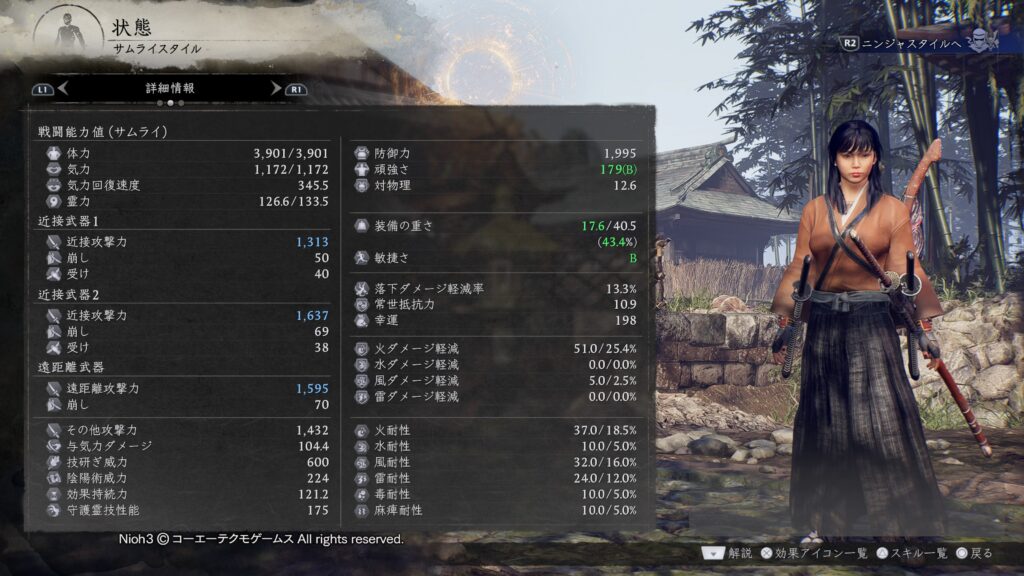Go to the next status page arrow
Viewport: 1024px width, 576px height.
pos(277,88)
